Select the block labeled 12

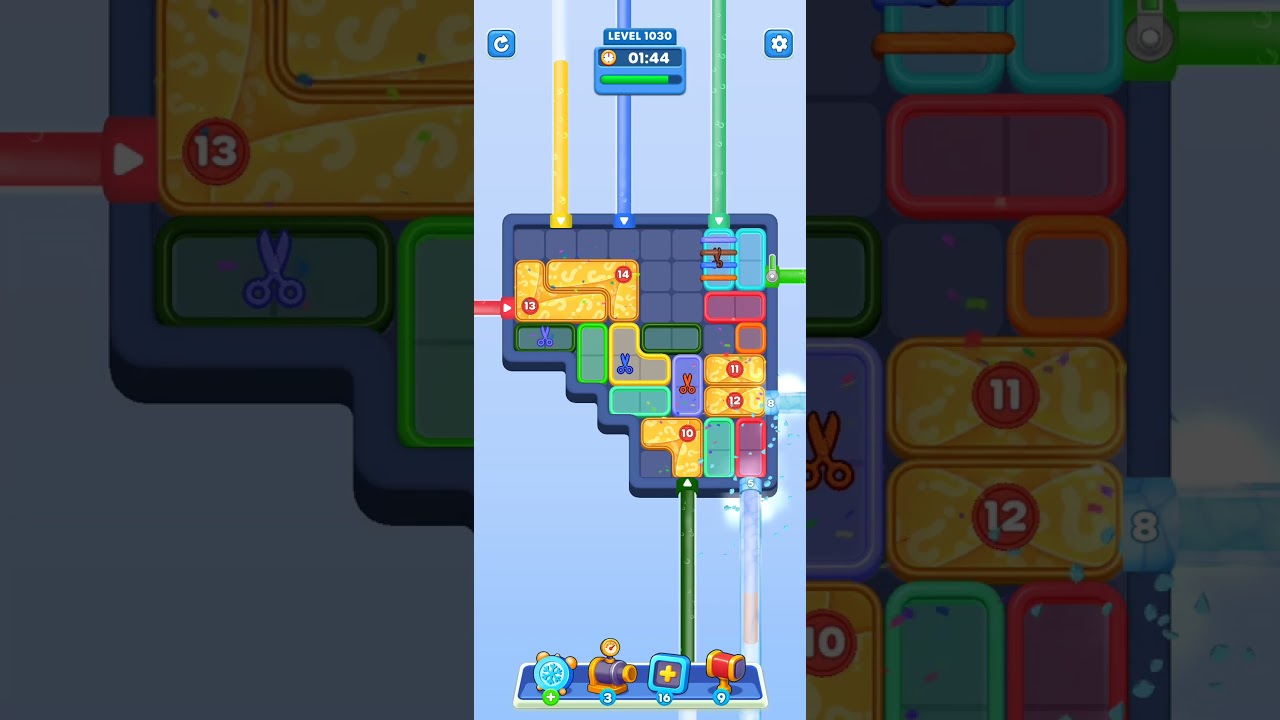733,400
